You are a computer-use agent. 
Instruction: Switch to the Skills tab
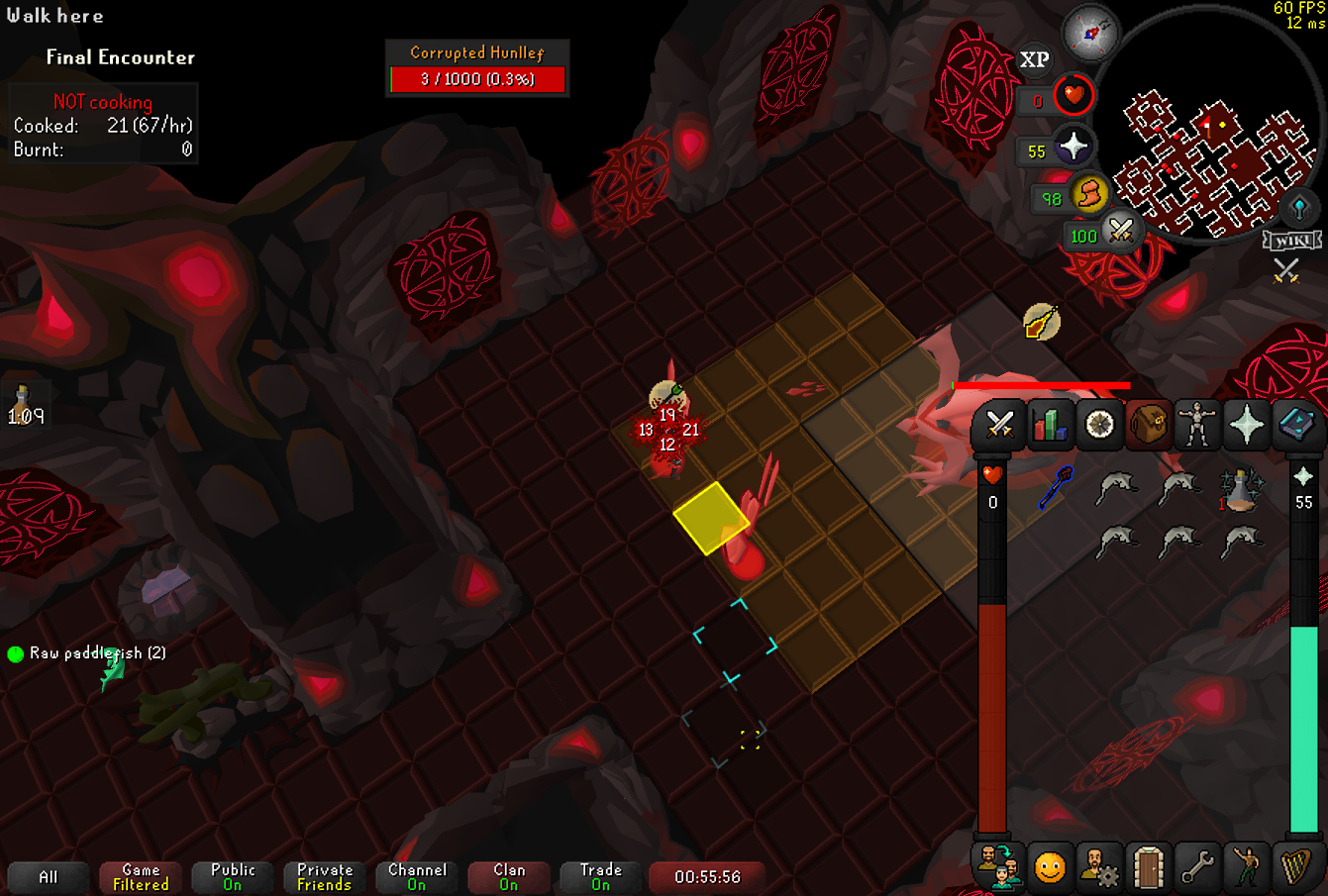tap(1049, 425)
